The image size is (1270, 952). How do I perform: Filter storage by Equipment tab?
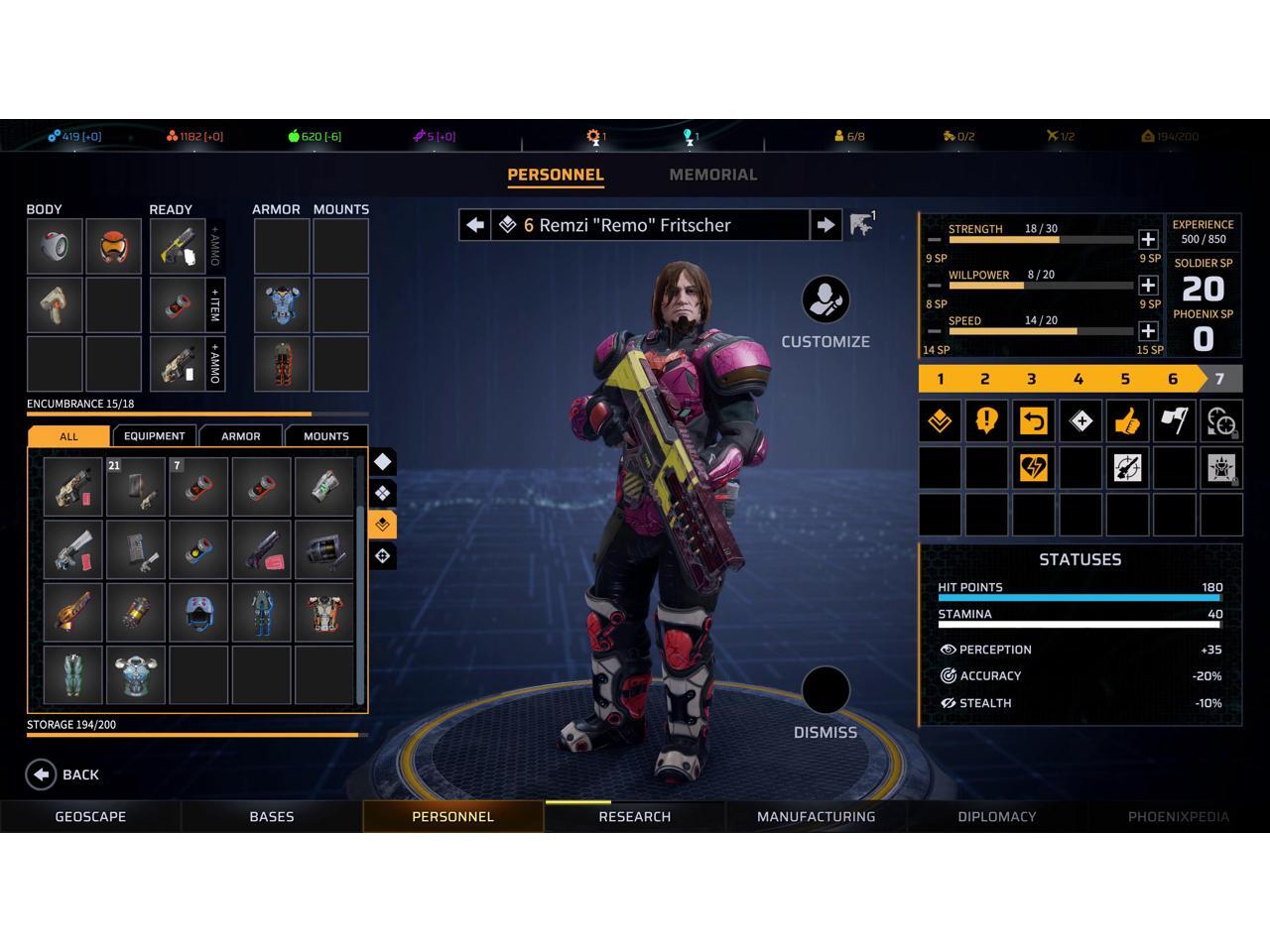(x=154, y=436)
